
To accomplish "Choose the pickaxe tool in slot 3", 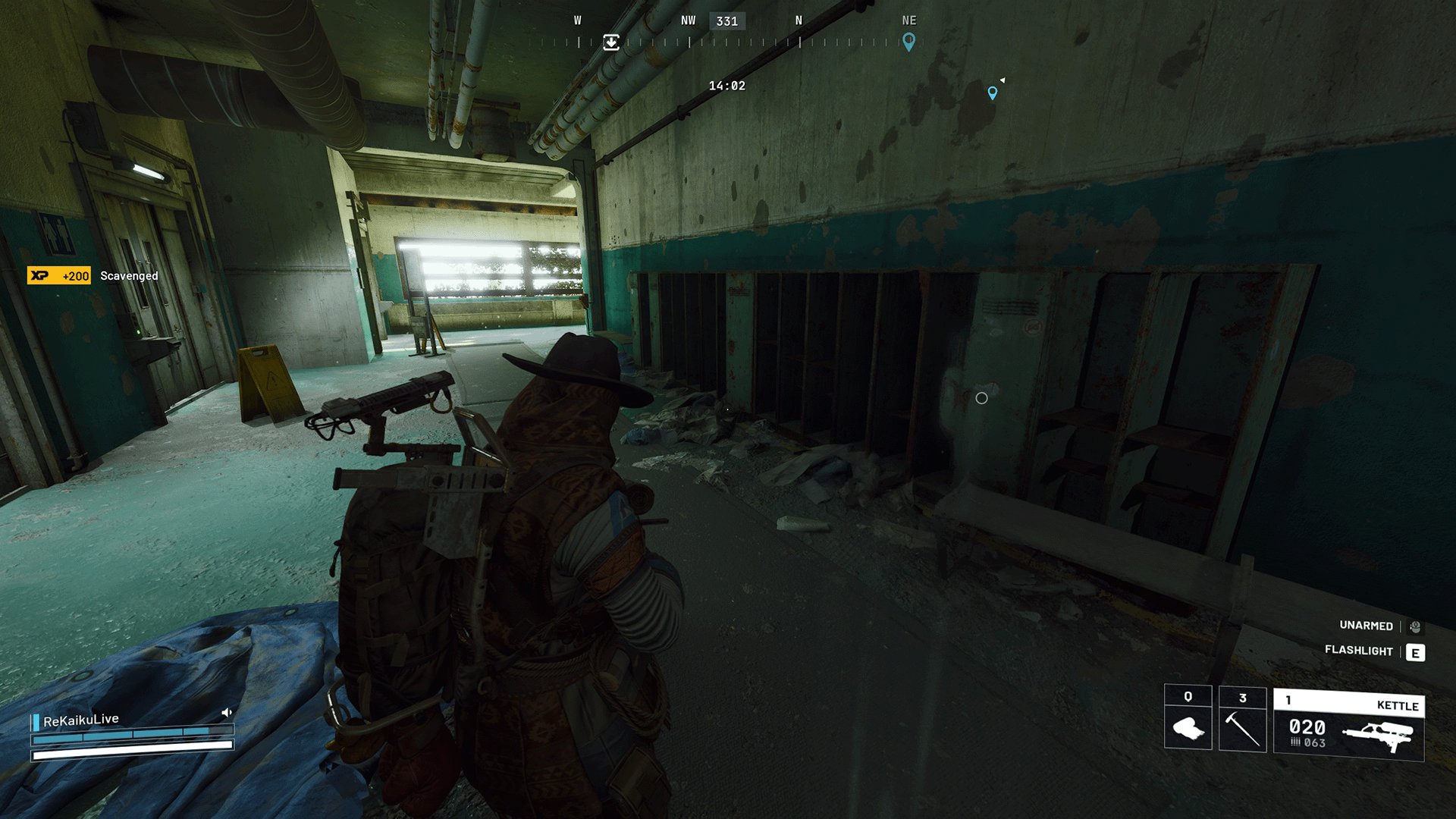I will click(1242, 719).
